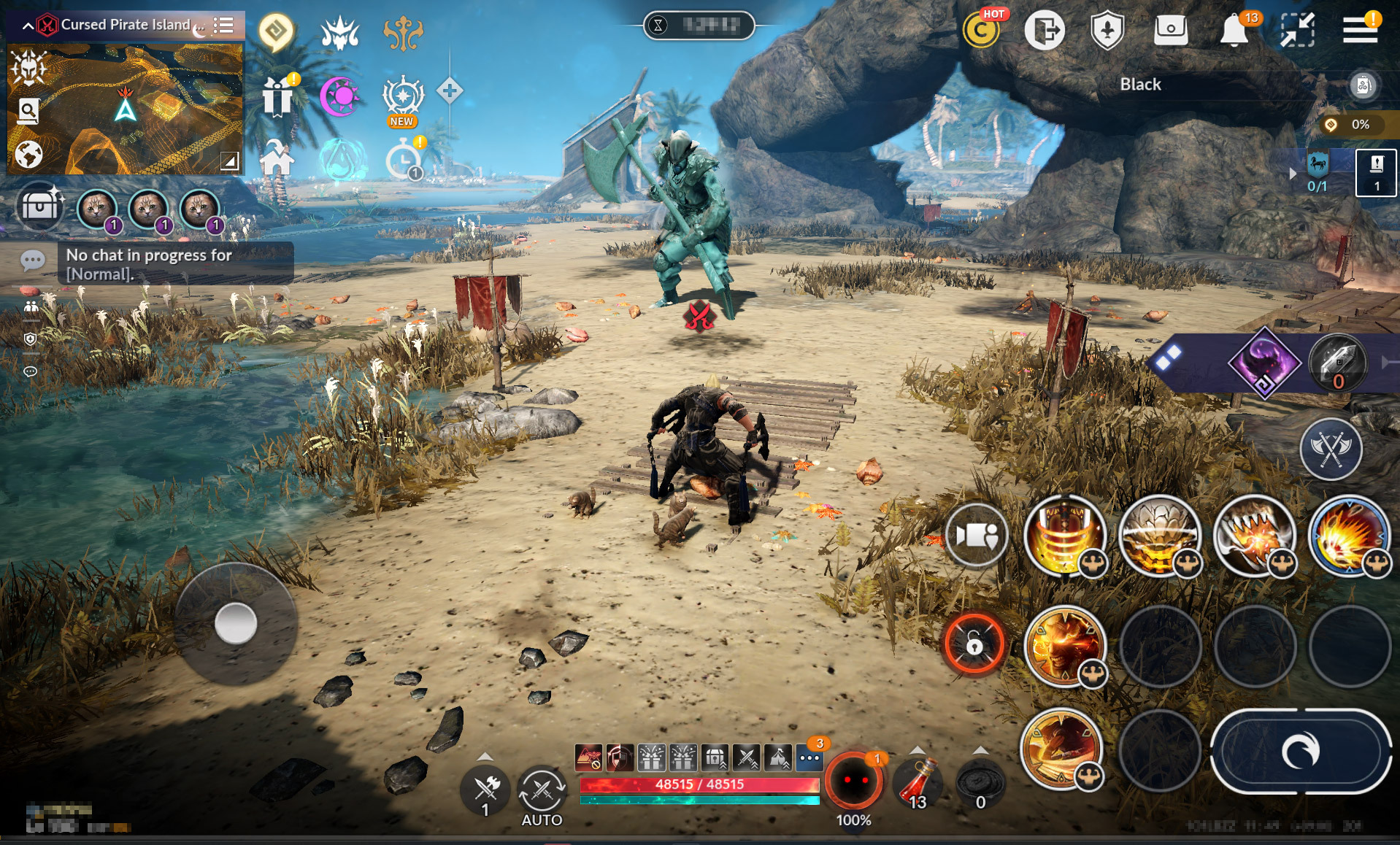Open the quest list icon beside the area name

223,26
